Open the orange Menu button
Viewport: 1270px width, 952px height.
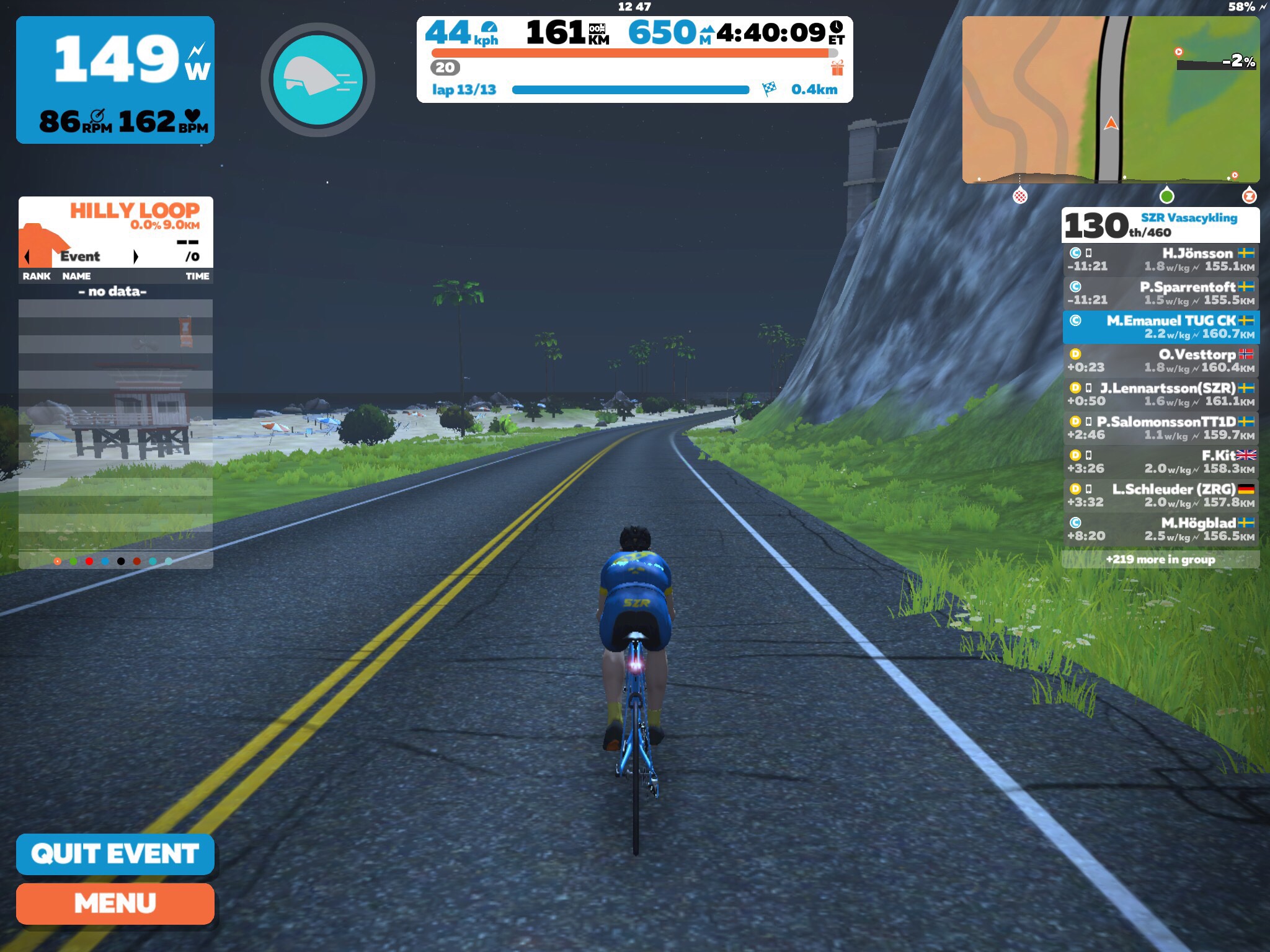click(115, 903)
